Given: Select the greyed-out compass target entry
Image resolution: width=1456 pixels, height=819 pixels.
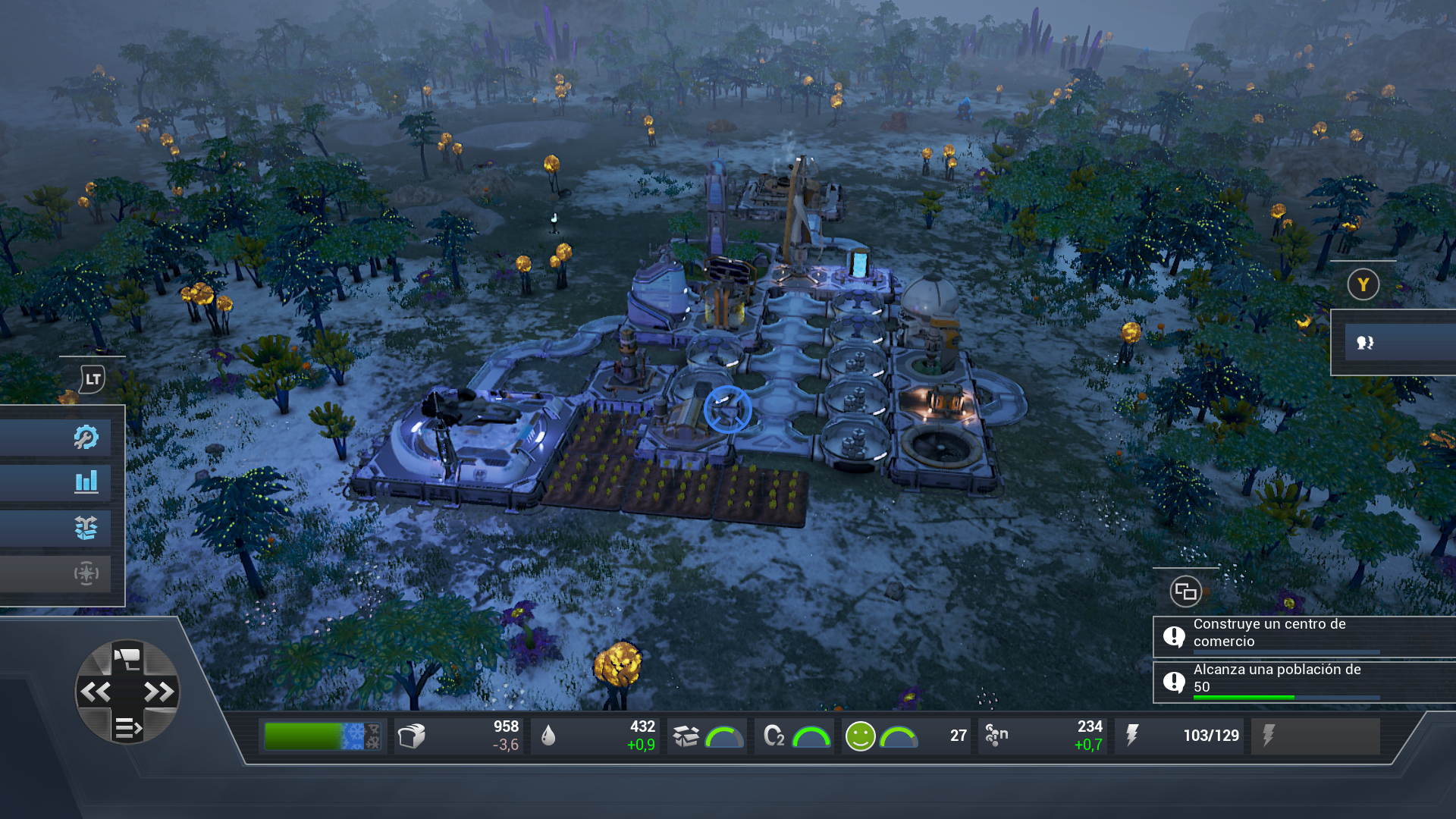Looking at the screenshot, I should [86, 573].
